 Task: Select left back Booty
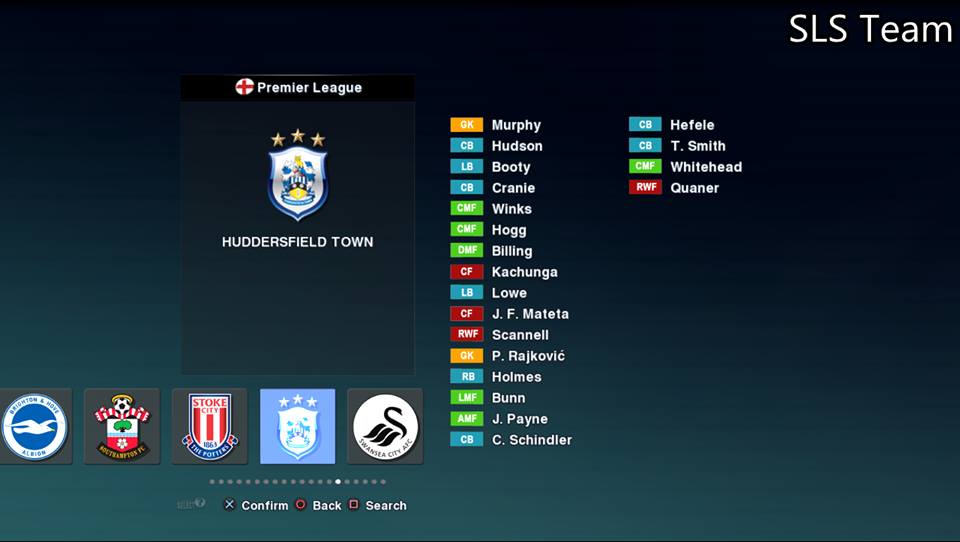pyautogui.click(x=510, y=167)
